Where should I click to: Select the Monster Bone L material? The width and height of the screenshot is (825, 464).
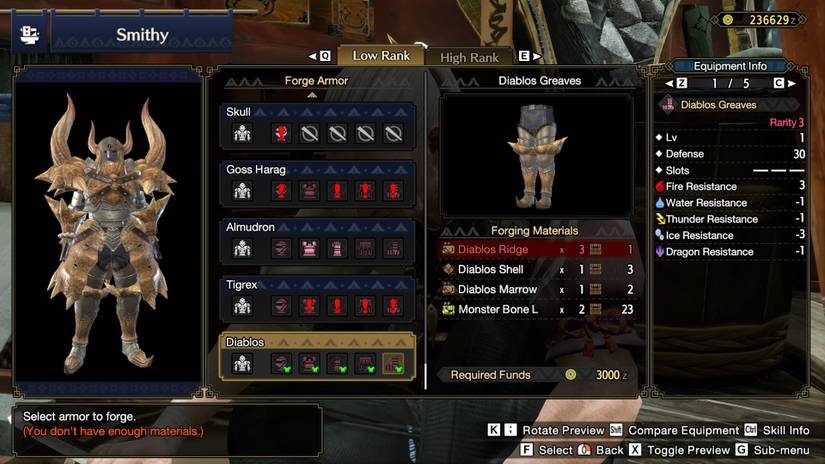tap(537, 310)
